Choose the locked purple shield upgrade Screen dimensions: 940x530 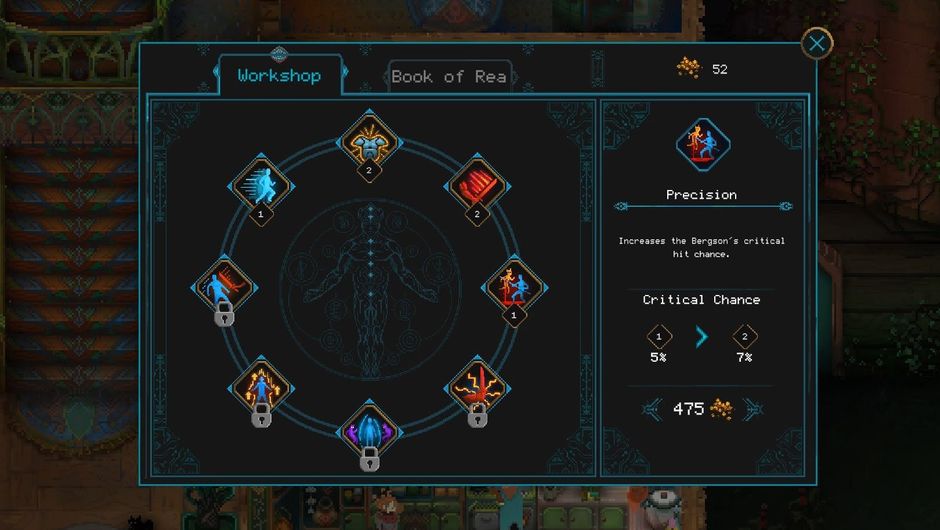pyautogui.click(x=369, y=432)
